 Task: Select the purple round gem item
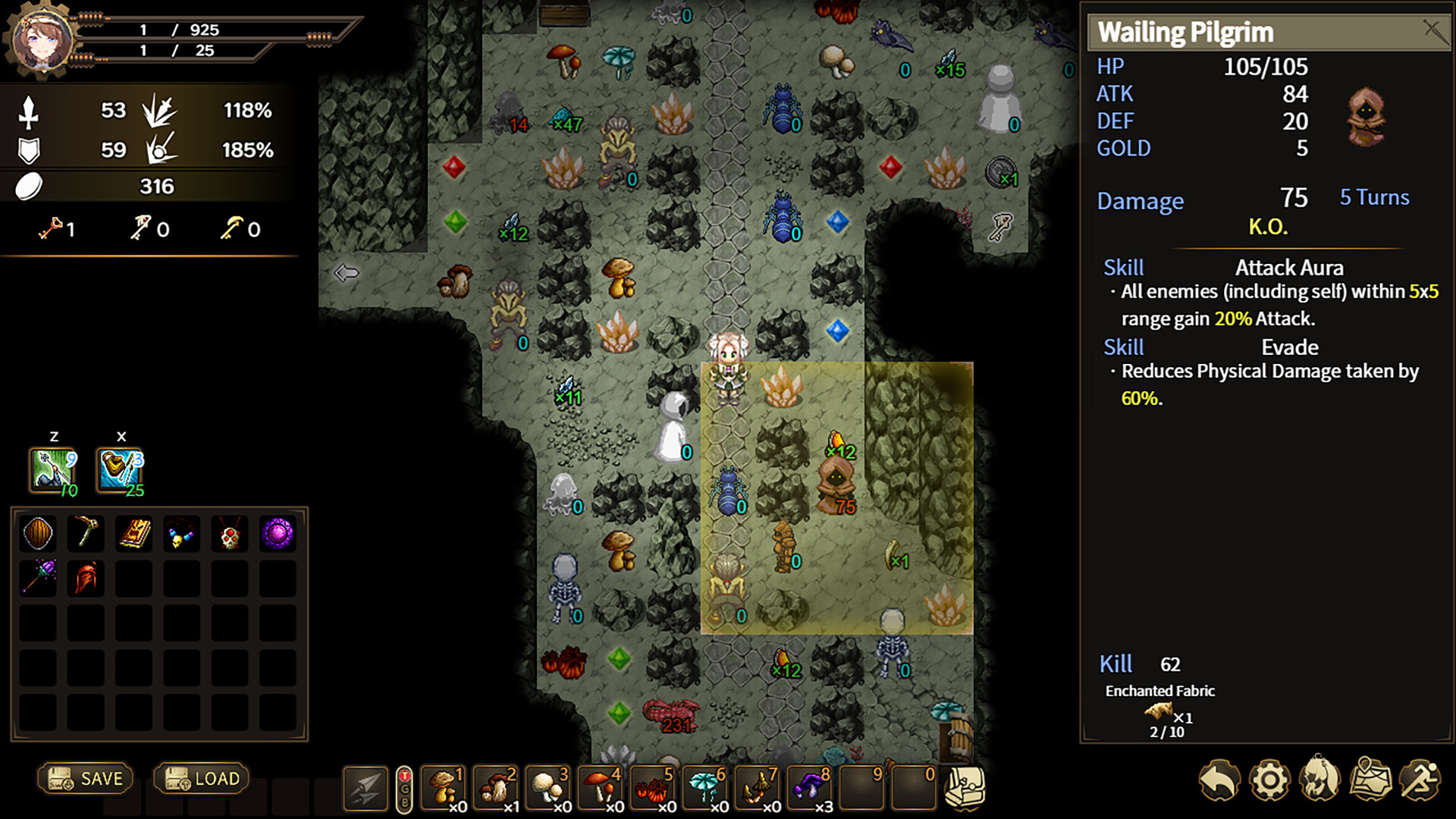tap(278, 534)
